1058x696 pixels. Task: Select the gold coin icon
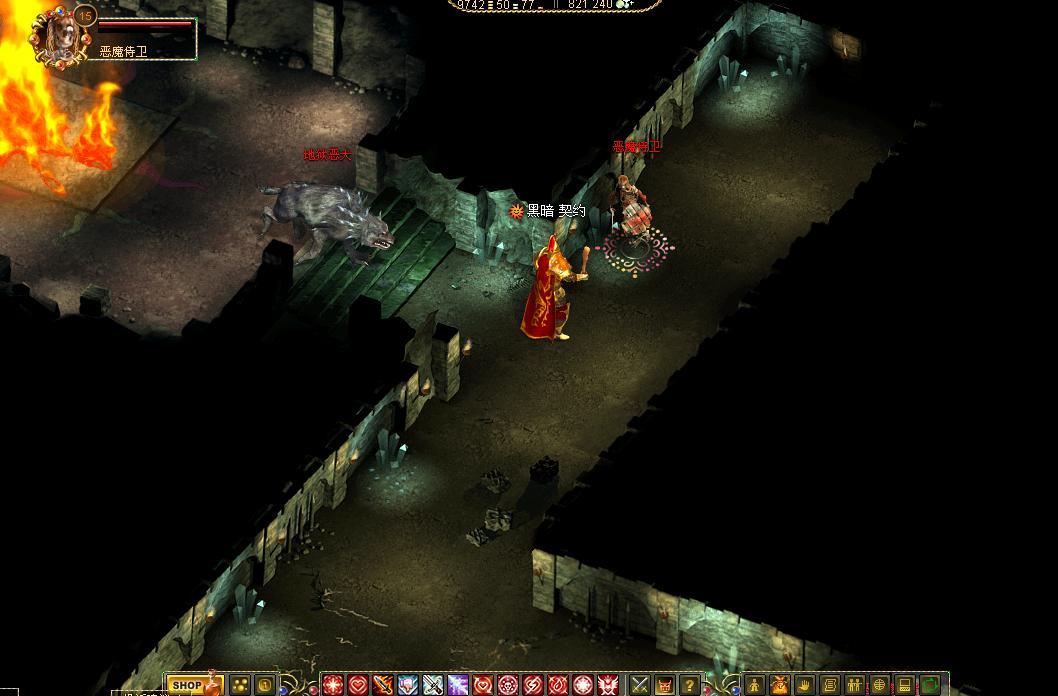click(266, 685)
